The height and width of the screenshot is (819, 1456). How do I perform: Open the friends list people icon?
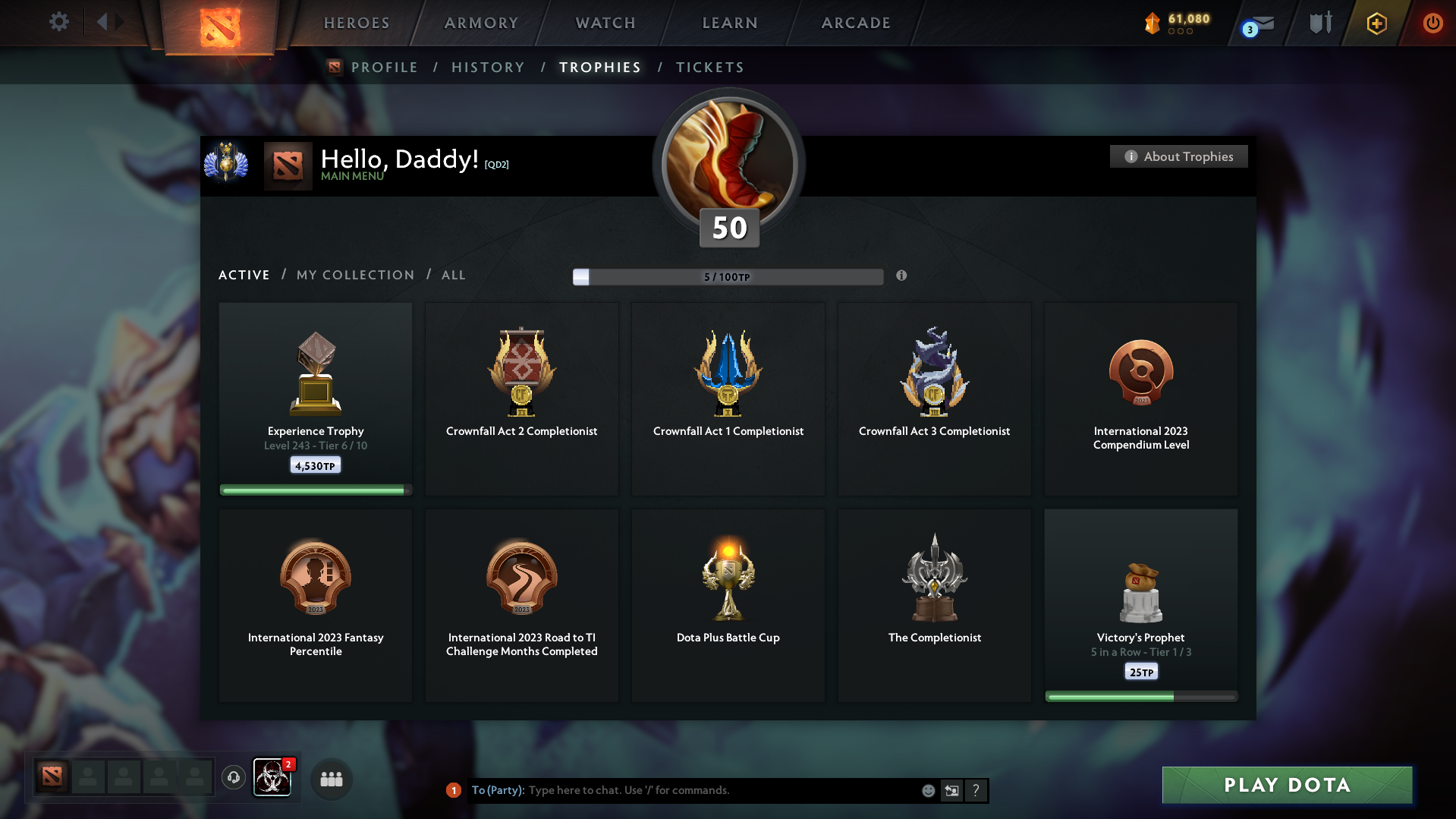click(x=331, y=779)
